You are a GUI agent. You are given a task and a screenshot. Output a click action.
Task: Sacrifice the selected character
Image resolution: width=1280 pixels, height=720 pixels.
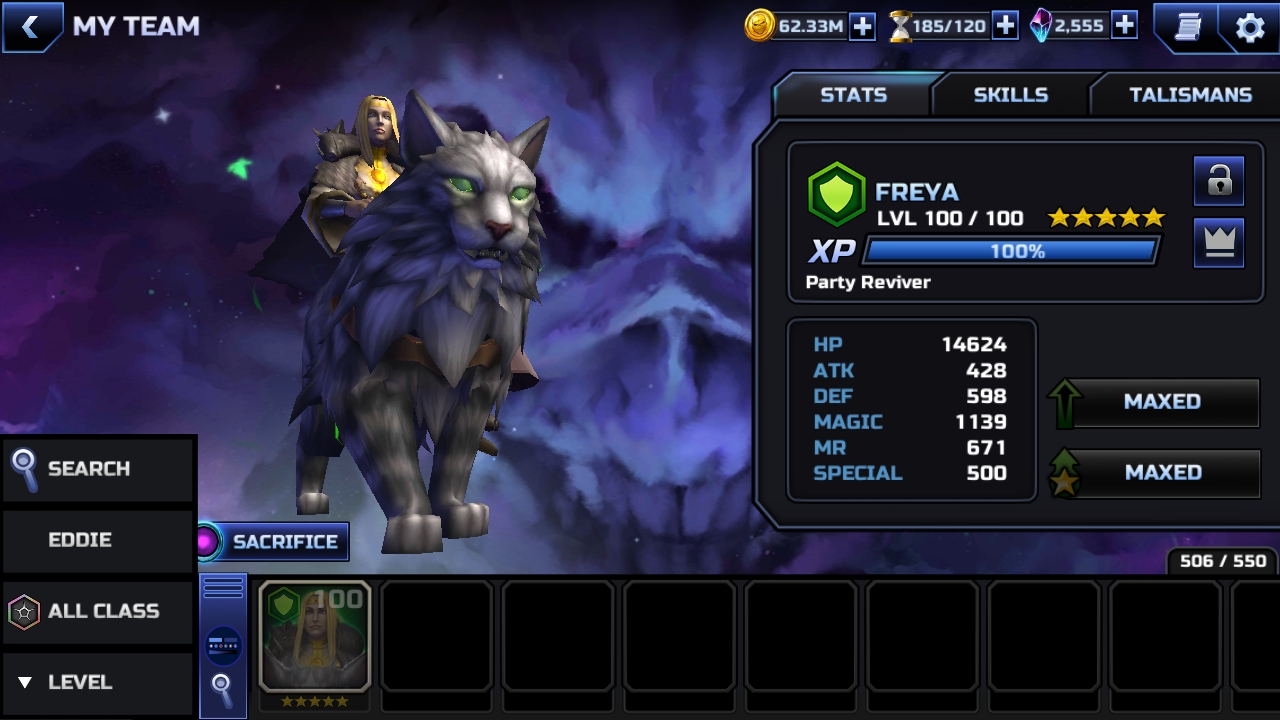(273, 542)
